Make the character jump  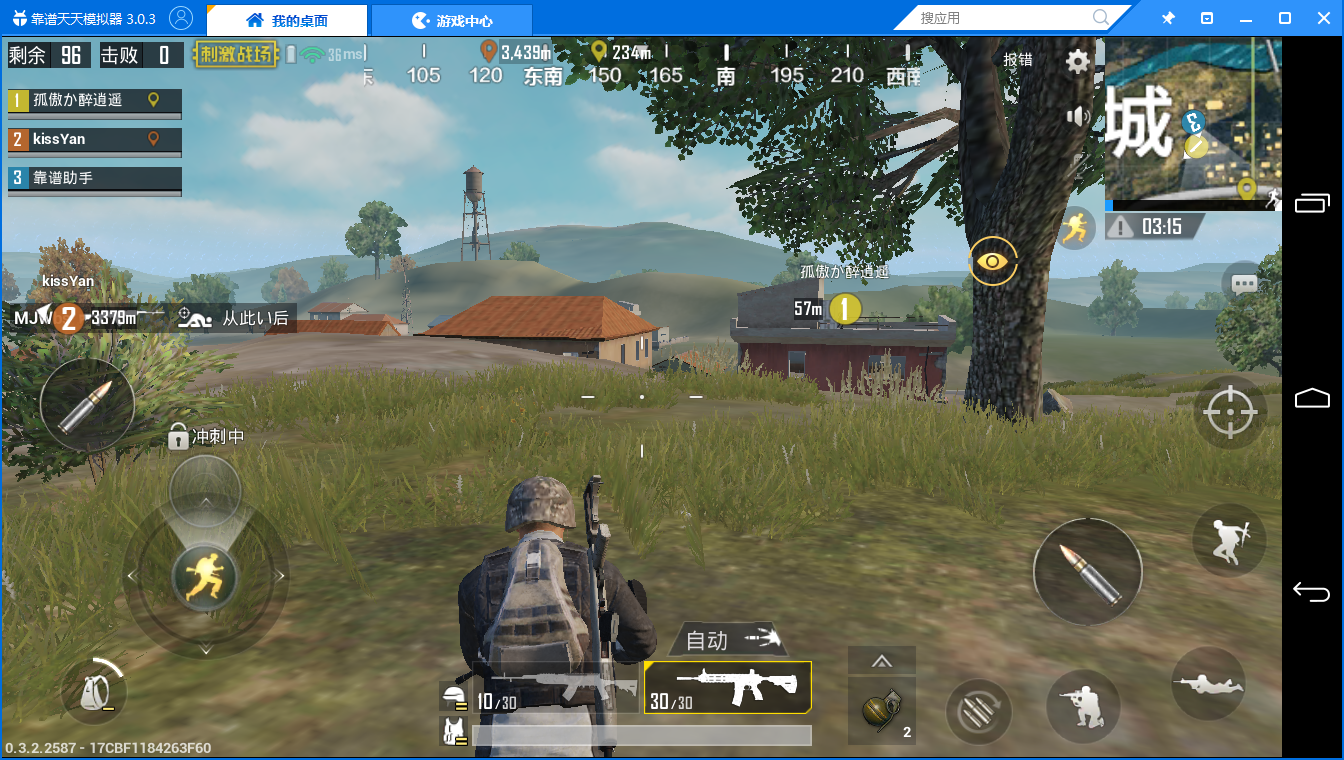point(1229,540)
